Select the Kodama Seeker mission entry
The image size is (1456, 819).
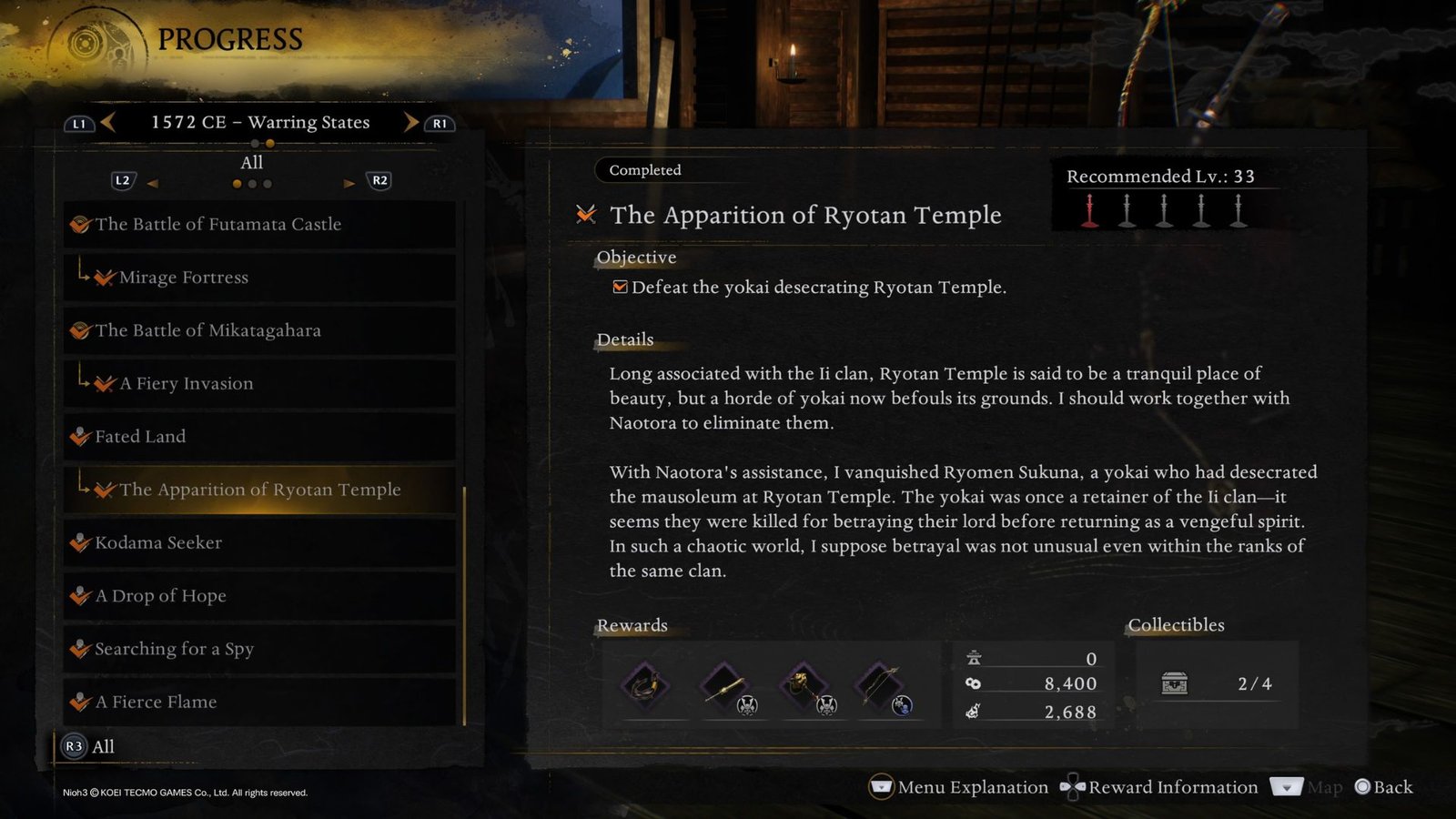tap(159, 542)
